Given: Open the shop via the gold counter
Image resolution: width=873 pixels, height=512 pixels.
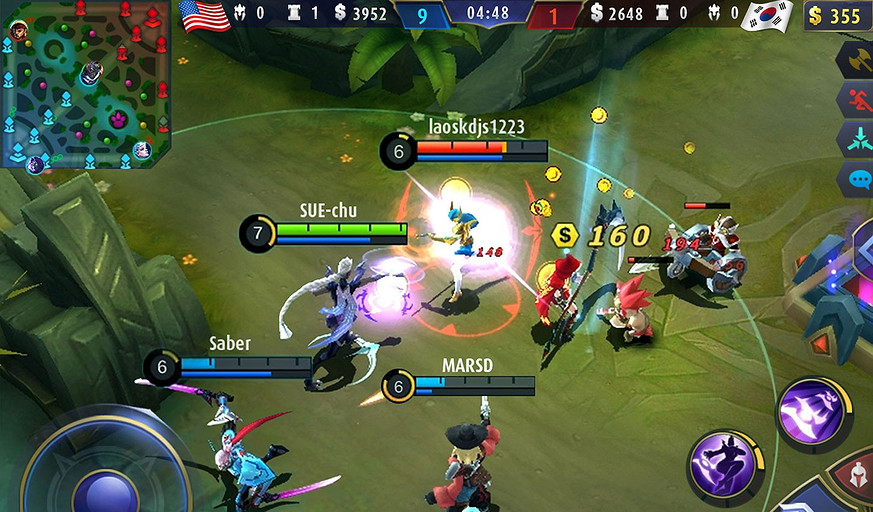Looking at the screenshot, I should pyautogui.click(x=837, y=16).
